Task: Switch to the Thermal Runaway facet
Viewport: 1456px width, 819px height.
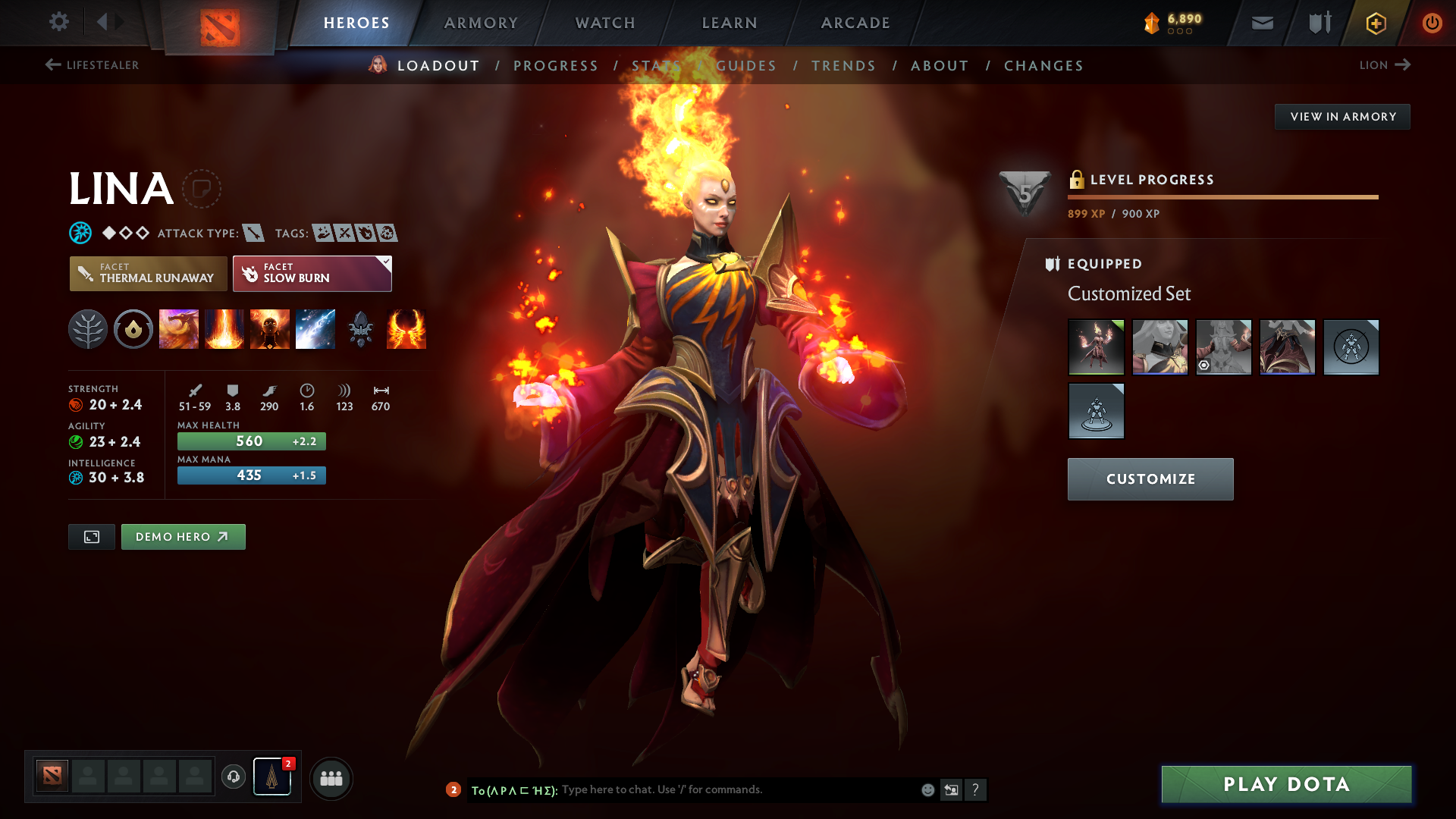Action: 148,274
